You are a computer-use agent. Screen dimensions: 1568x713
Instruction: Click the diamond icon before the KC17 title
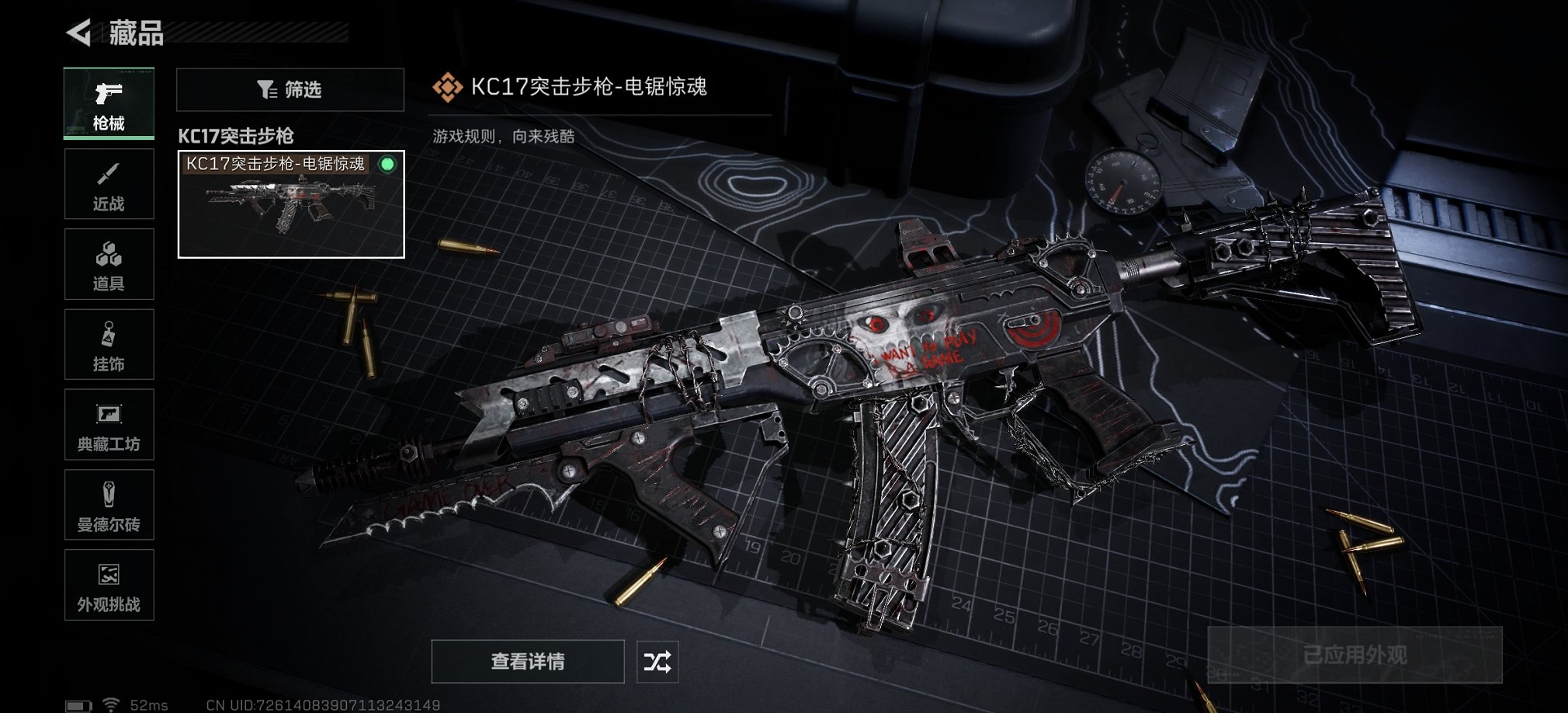[449, 87]
